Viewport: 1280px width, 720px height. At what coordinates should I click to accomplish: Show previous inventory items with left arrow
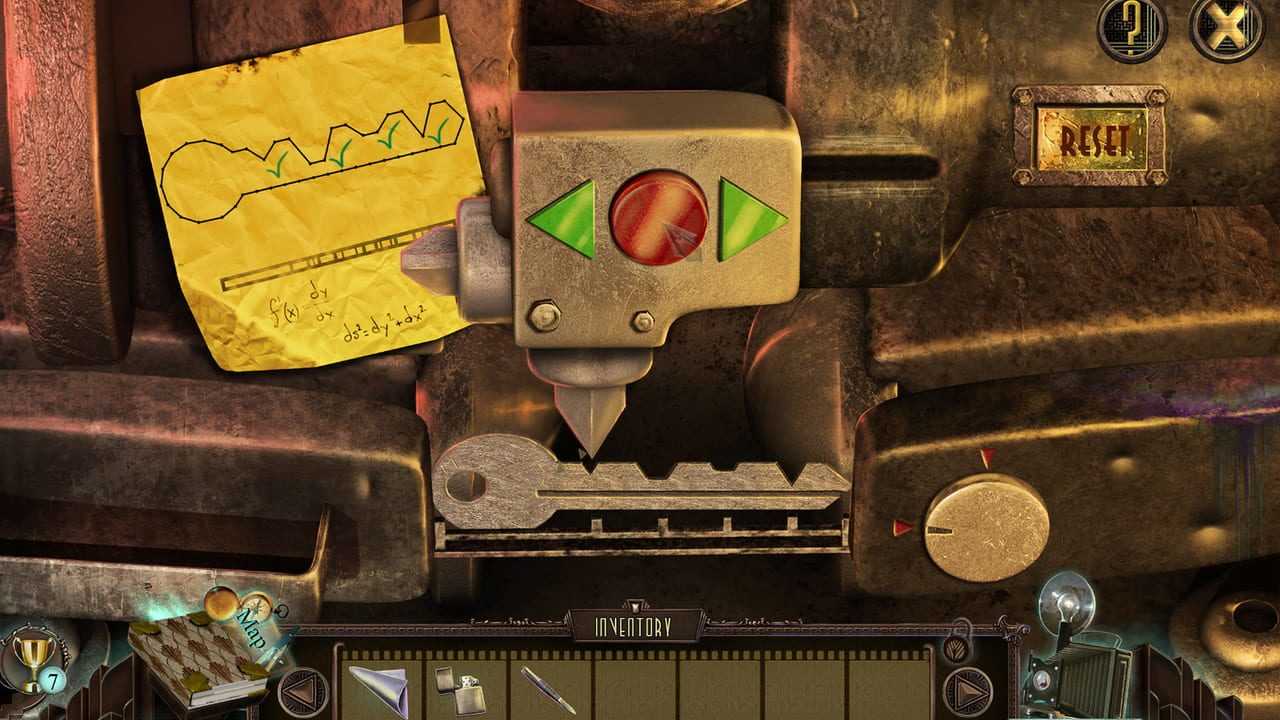(x=301, y=691)
